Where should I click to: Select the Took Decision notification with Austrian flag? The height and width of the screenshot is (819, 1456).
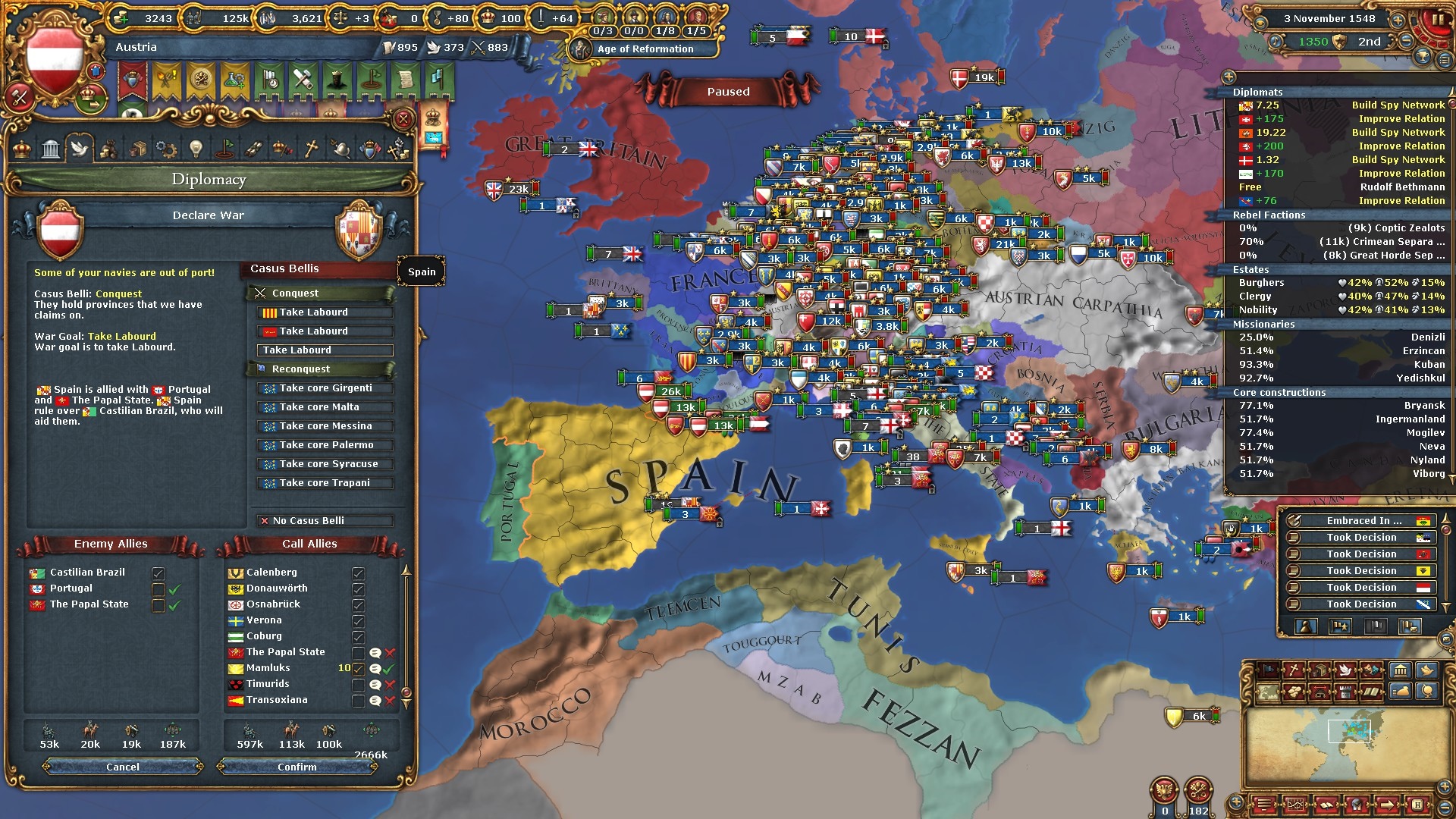[1362, 588]
